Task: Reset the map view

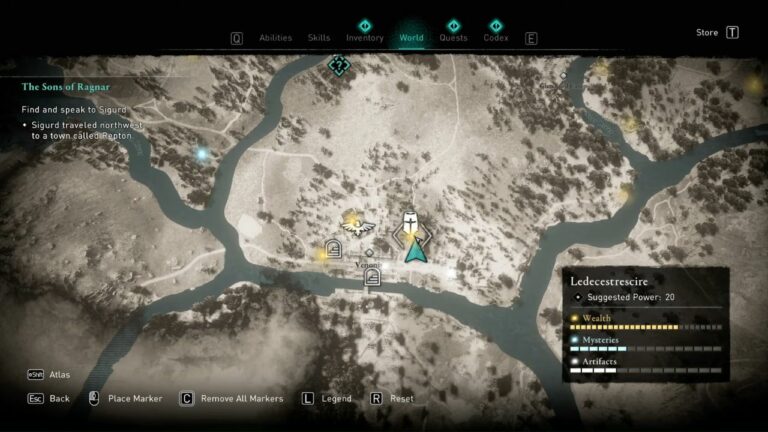Action: click(x=401, y=398)
